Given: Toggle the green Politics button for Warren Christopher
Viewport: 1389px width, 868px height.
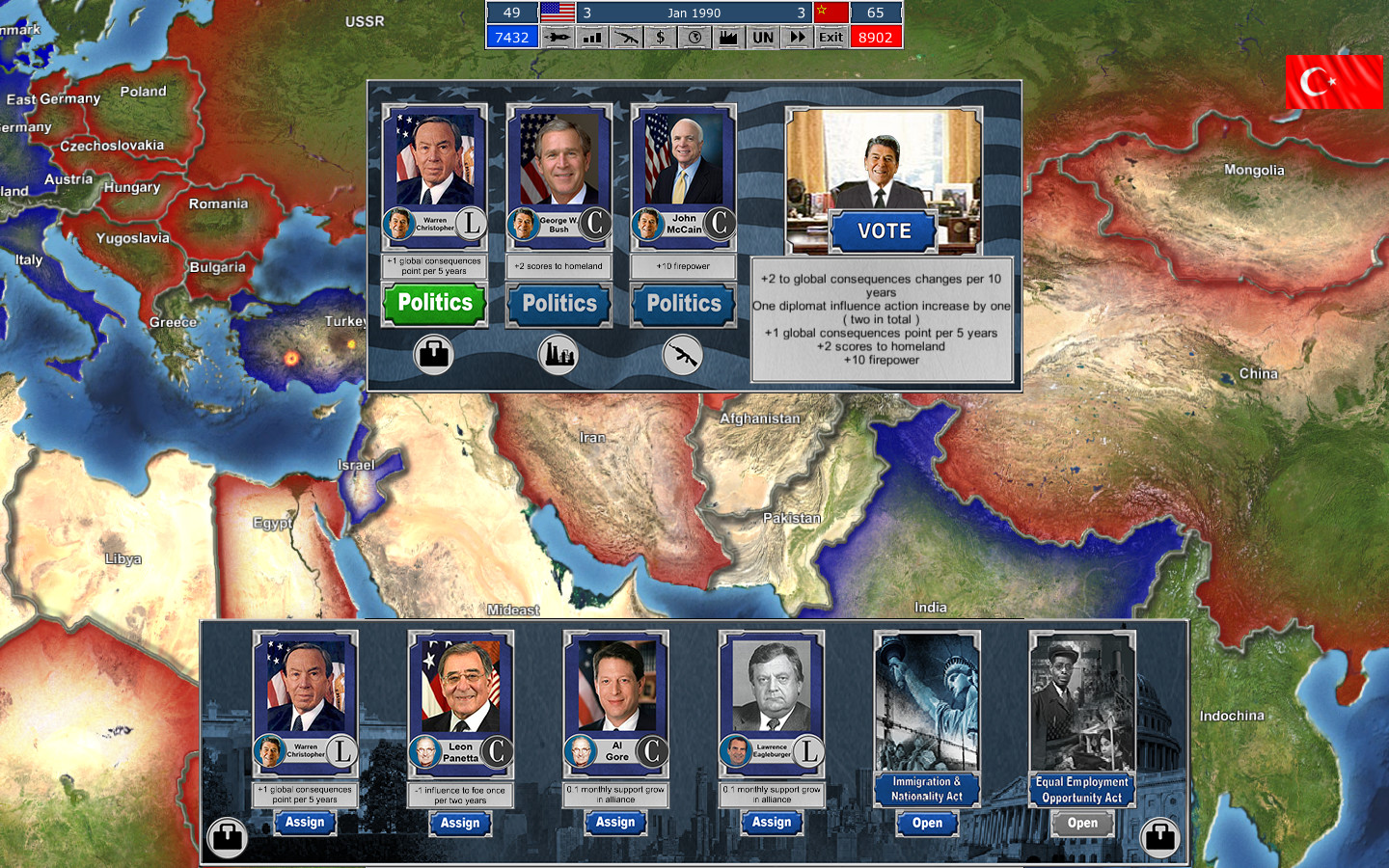Looking at the screenshot, I should coord(433,304).
